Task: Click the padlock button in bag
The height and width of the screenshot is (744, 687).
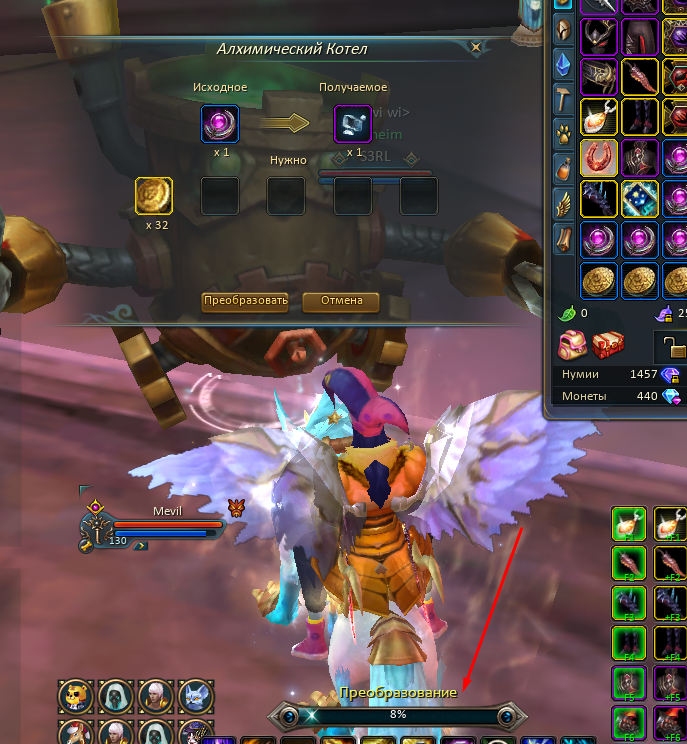Action: coord(673,347)
